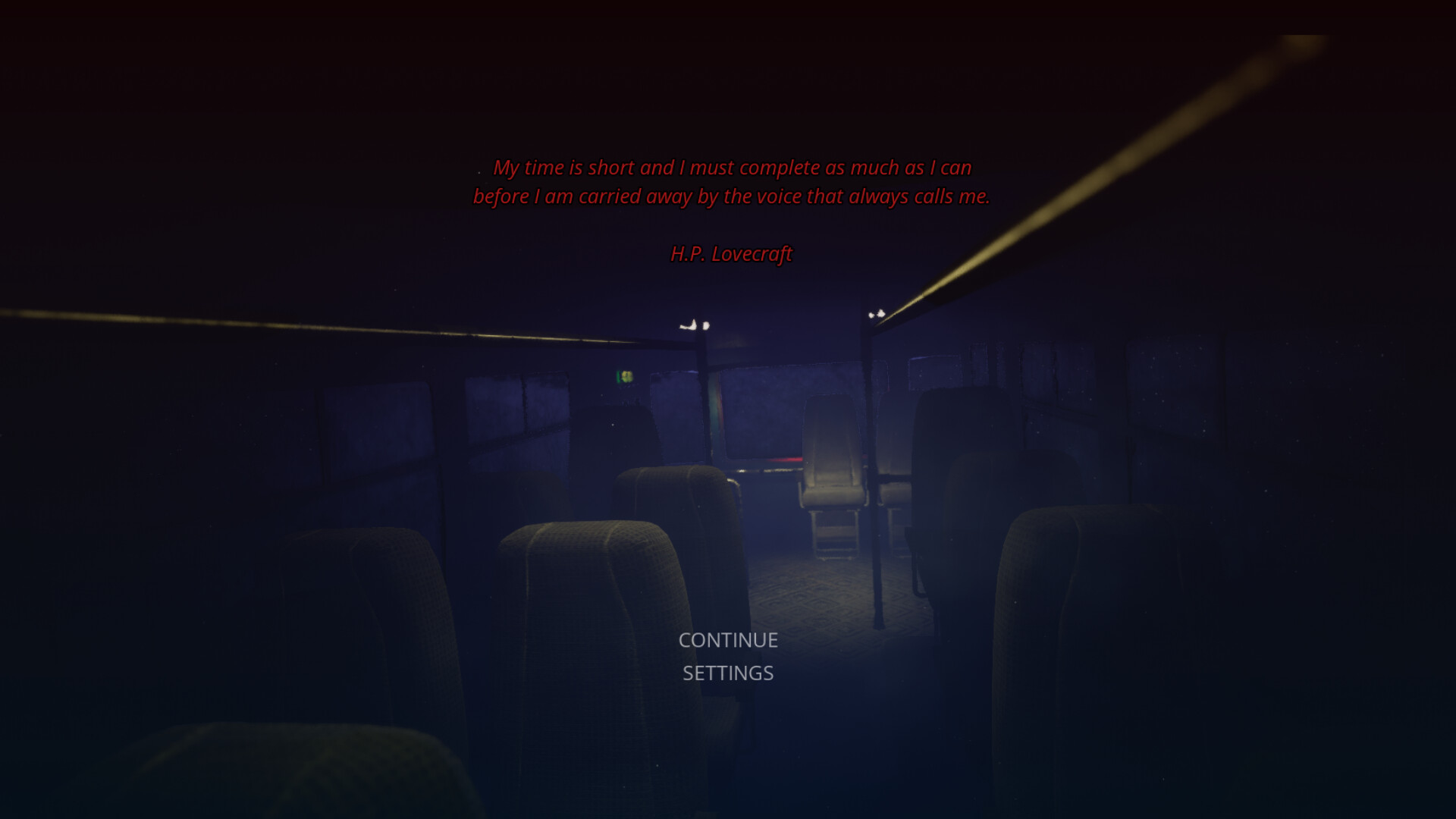This screenshot has height=819, width=1456.
Task: Open the SETTINGS menu option
Action: coord(727,673)
